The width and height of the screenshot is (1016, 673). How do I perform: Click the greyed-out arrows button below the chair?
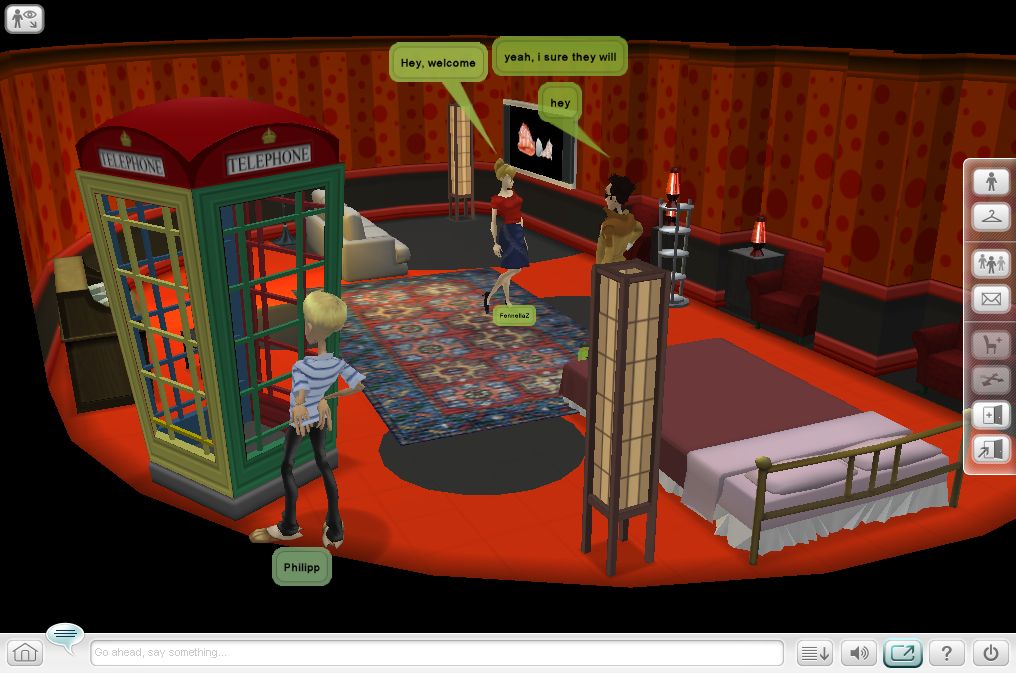pos(991,380)
